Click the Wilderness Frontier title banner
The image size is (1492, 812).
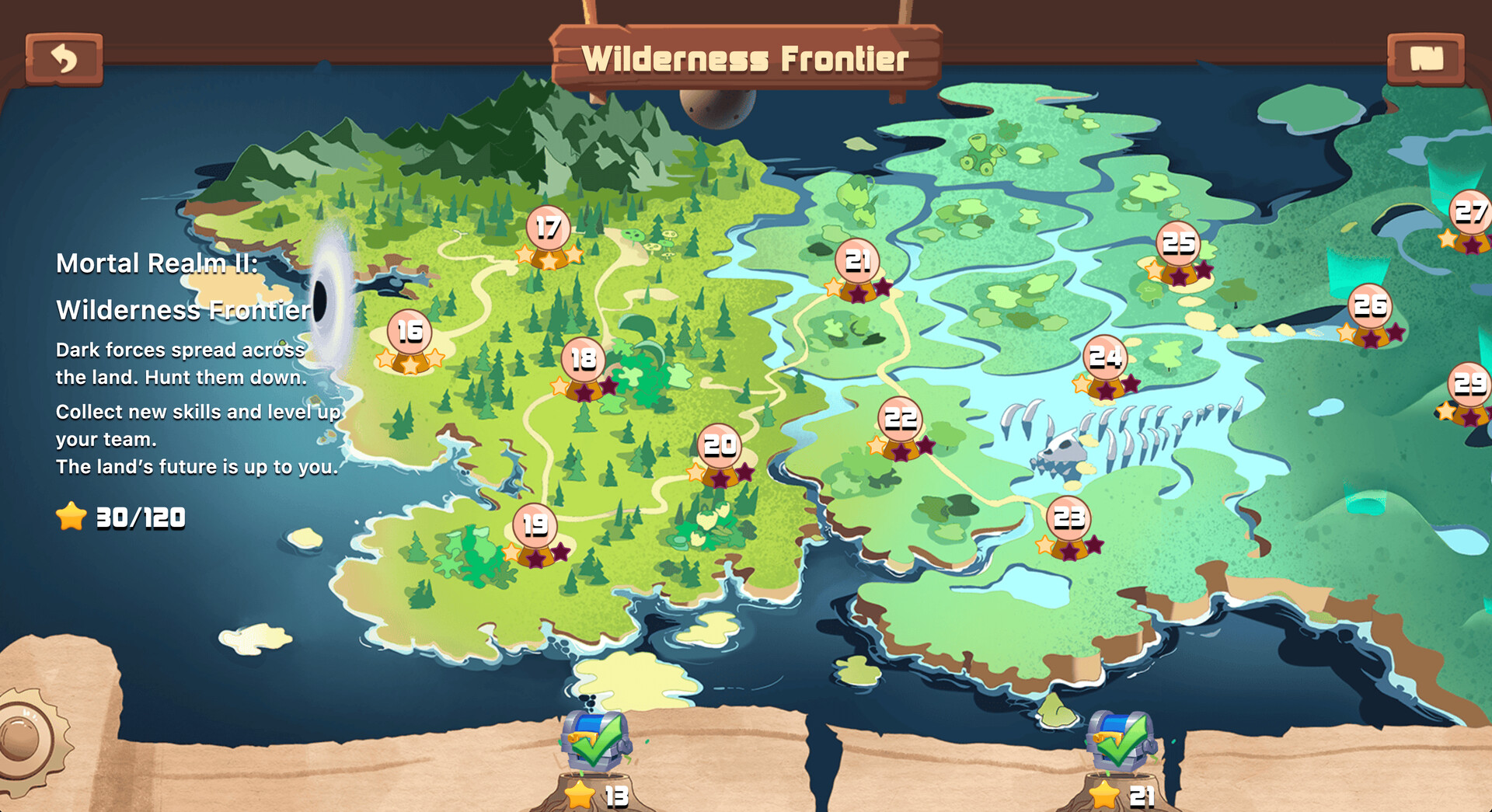[x=748, y=57]
